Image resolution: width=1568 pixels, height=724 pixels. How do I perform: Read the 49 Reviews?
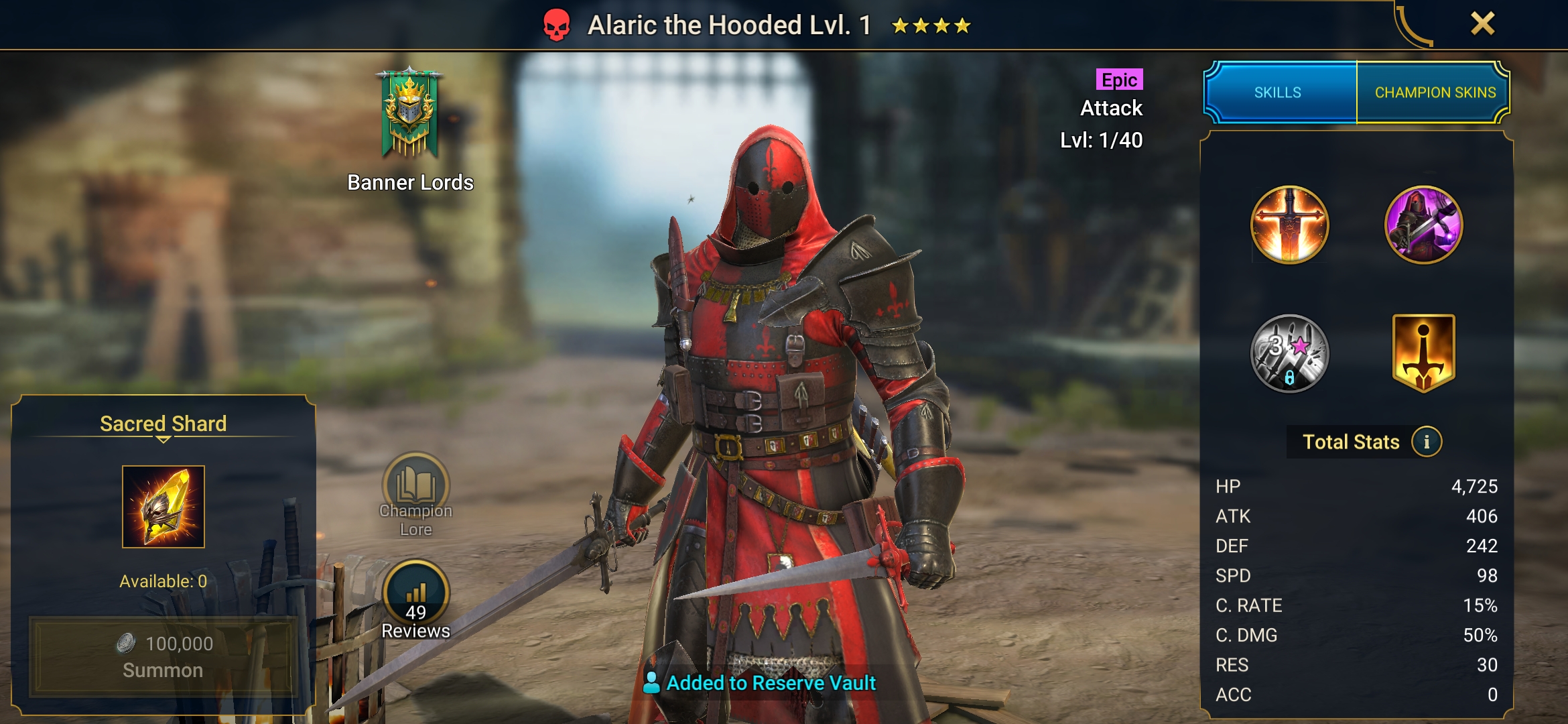[415, 599]
